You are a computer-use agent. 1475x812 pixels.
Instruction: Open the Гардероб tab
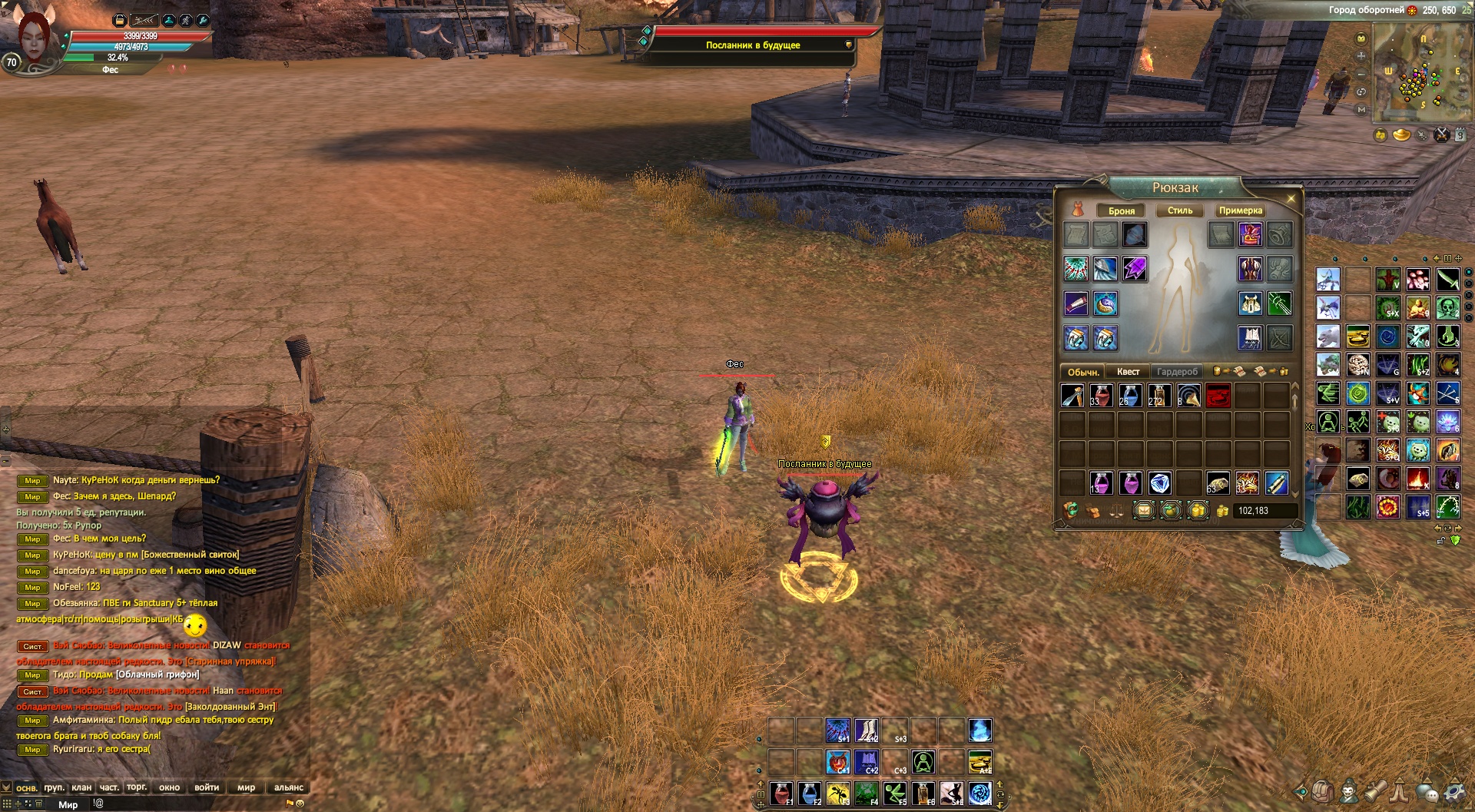point(1177,372)
